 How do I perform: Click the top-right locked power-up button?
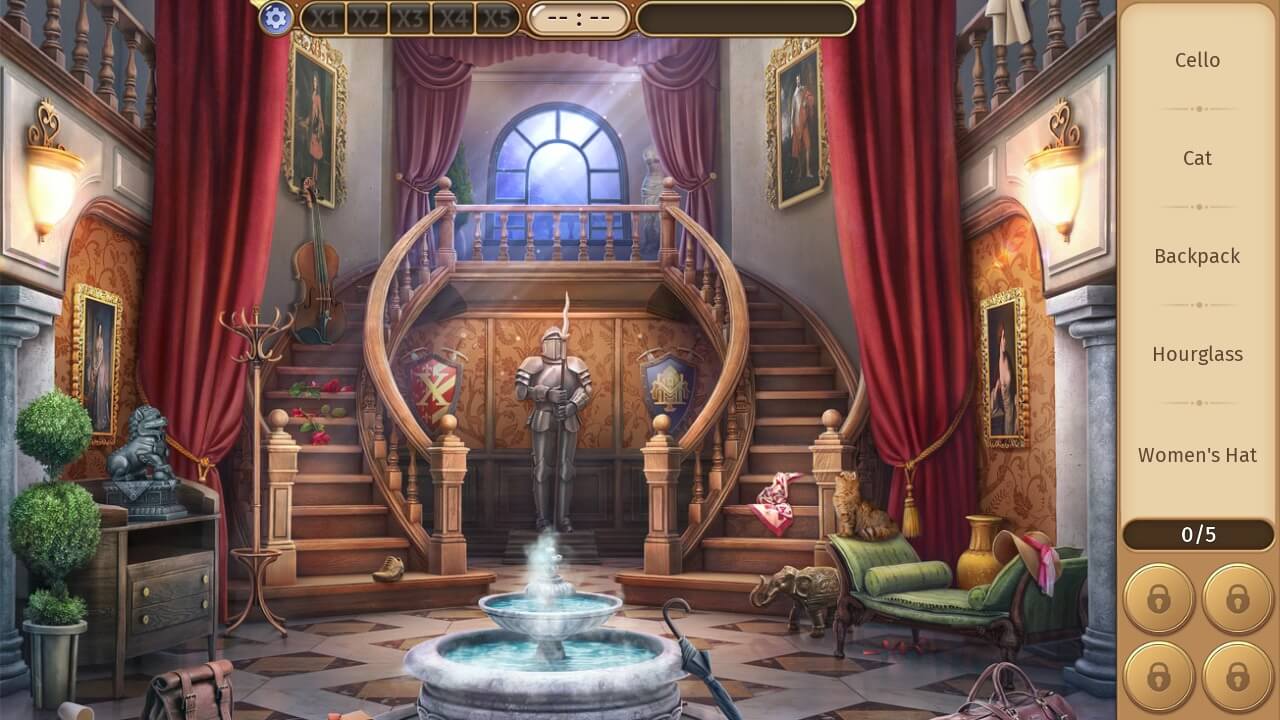point(1236,598)
